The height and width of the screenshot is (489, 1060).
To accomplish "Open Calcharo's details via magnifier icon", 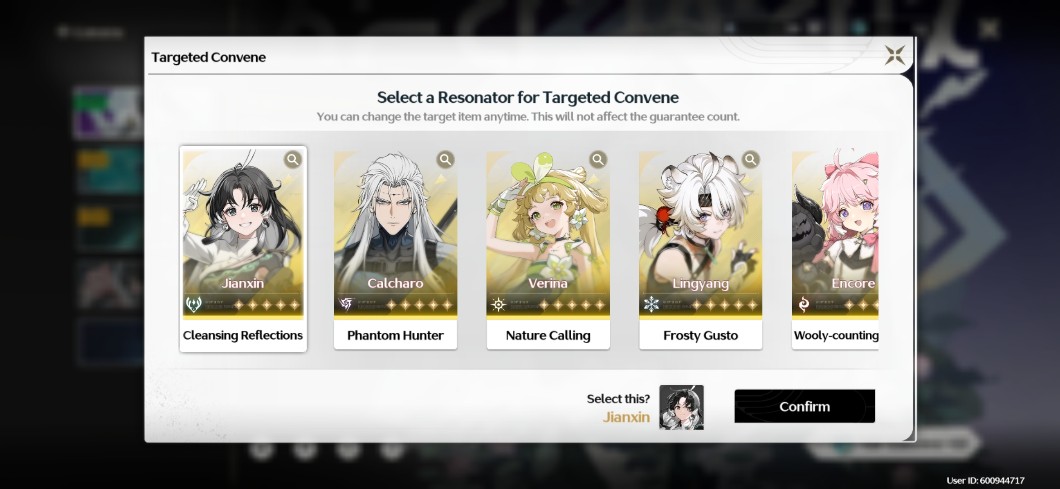I will [x=445, y=160].
